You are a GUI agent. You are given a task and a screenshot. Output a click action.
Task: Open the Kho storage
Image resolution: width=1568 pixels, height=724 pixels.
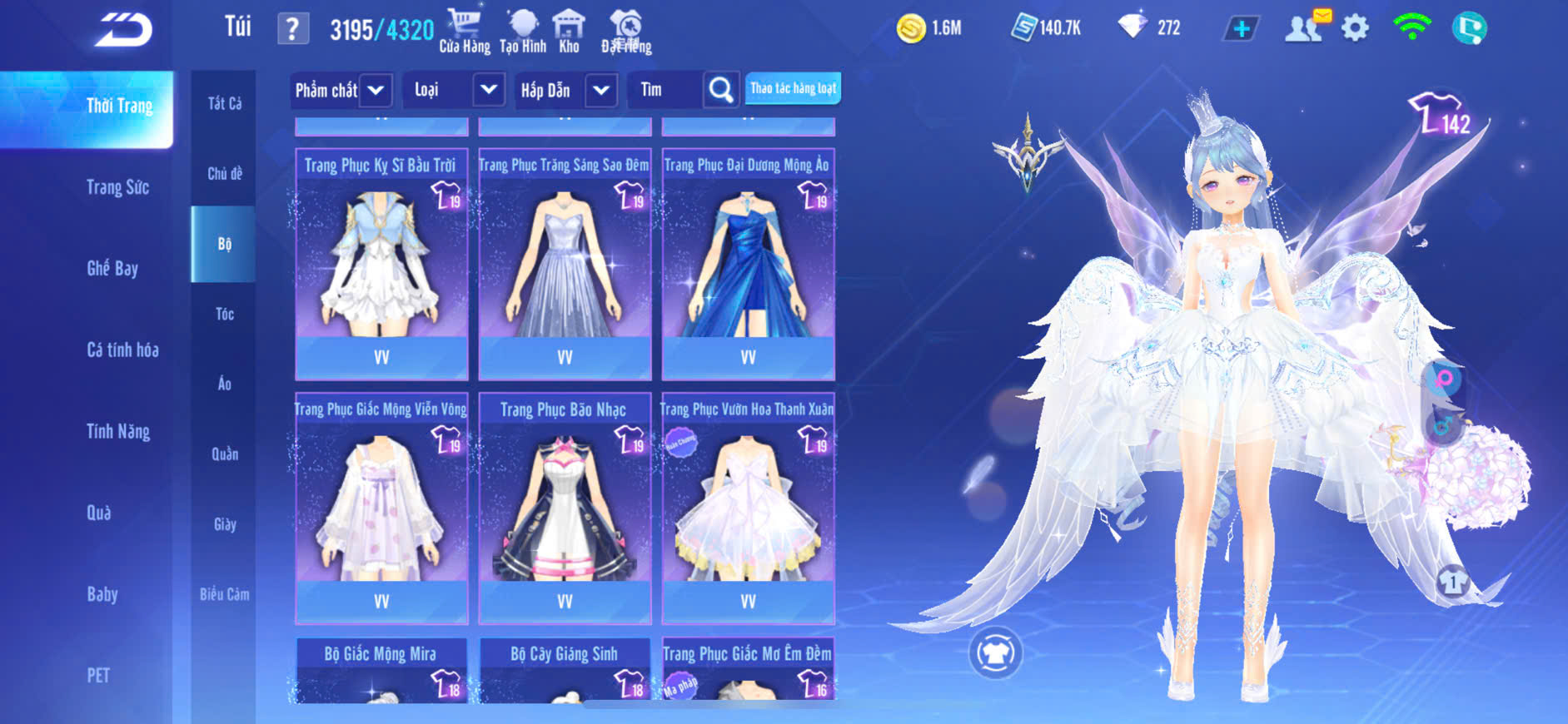(569, 32)
